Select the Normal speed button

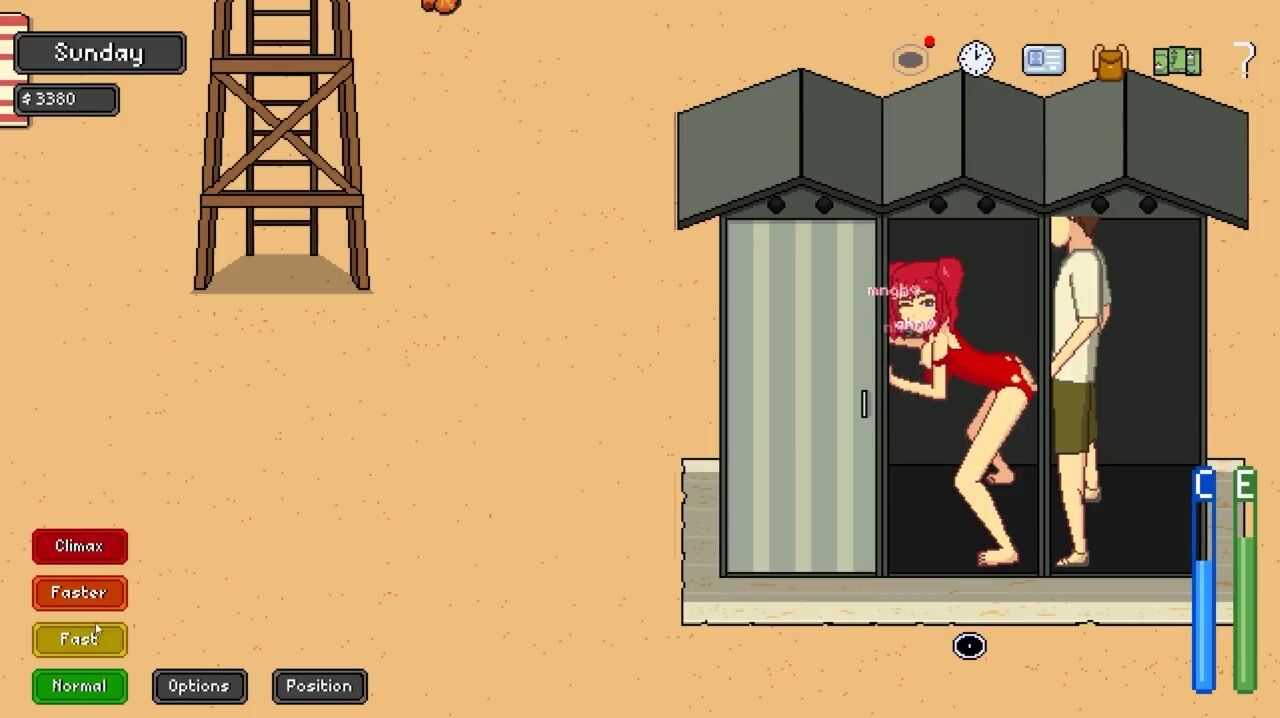click(79, 686)
